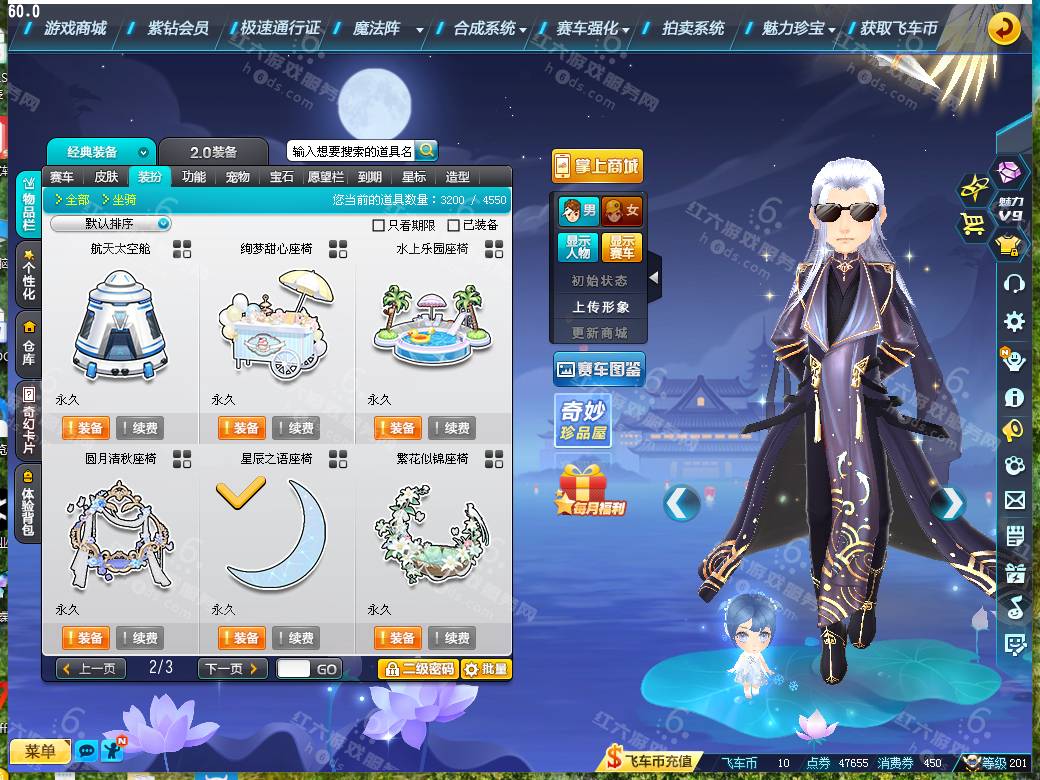Open the 宠物 category tab
1040x780 pixels.
238,177
